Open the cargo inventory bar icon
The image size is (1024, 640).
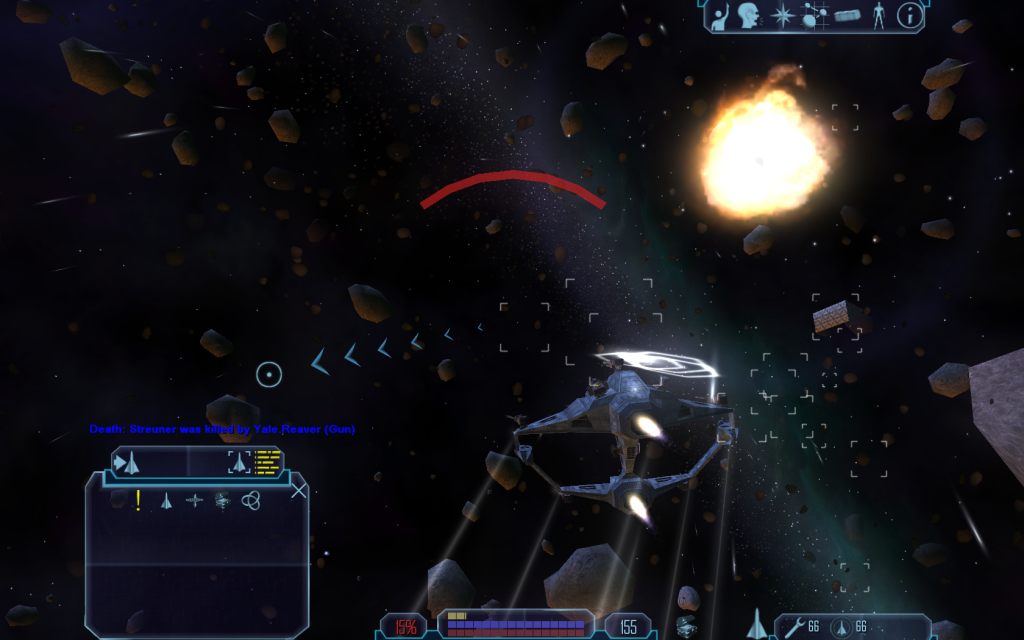click(x=847, y=16)
